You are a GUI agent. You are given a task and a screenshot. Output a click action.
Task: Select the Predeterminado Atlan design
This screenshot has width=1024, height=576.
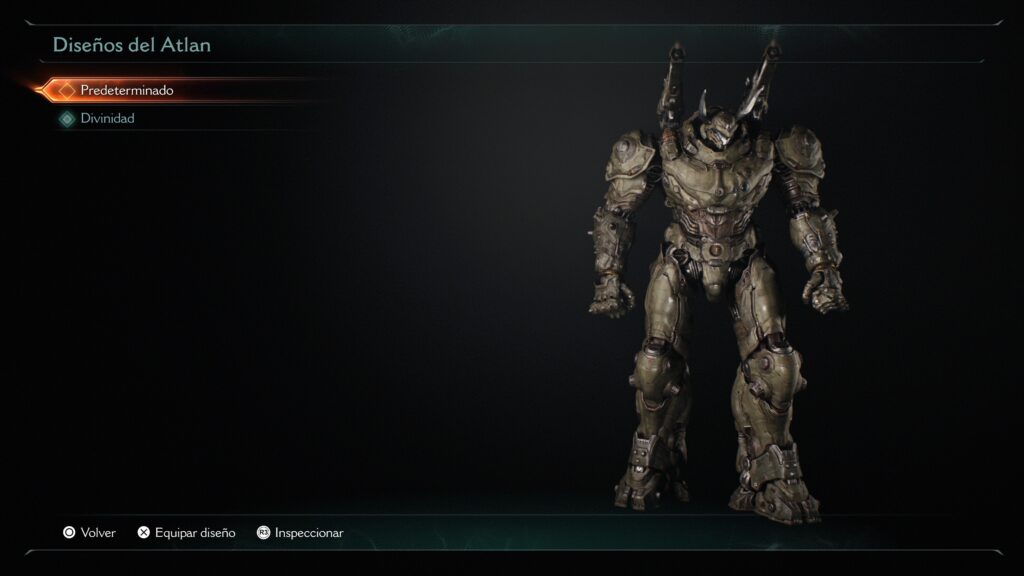(126, 90)
